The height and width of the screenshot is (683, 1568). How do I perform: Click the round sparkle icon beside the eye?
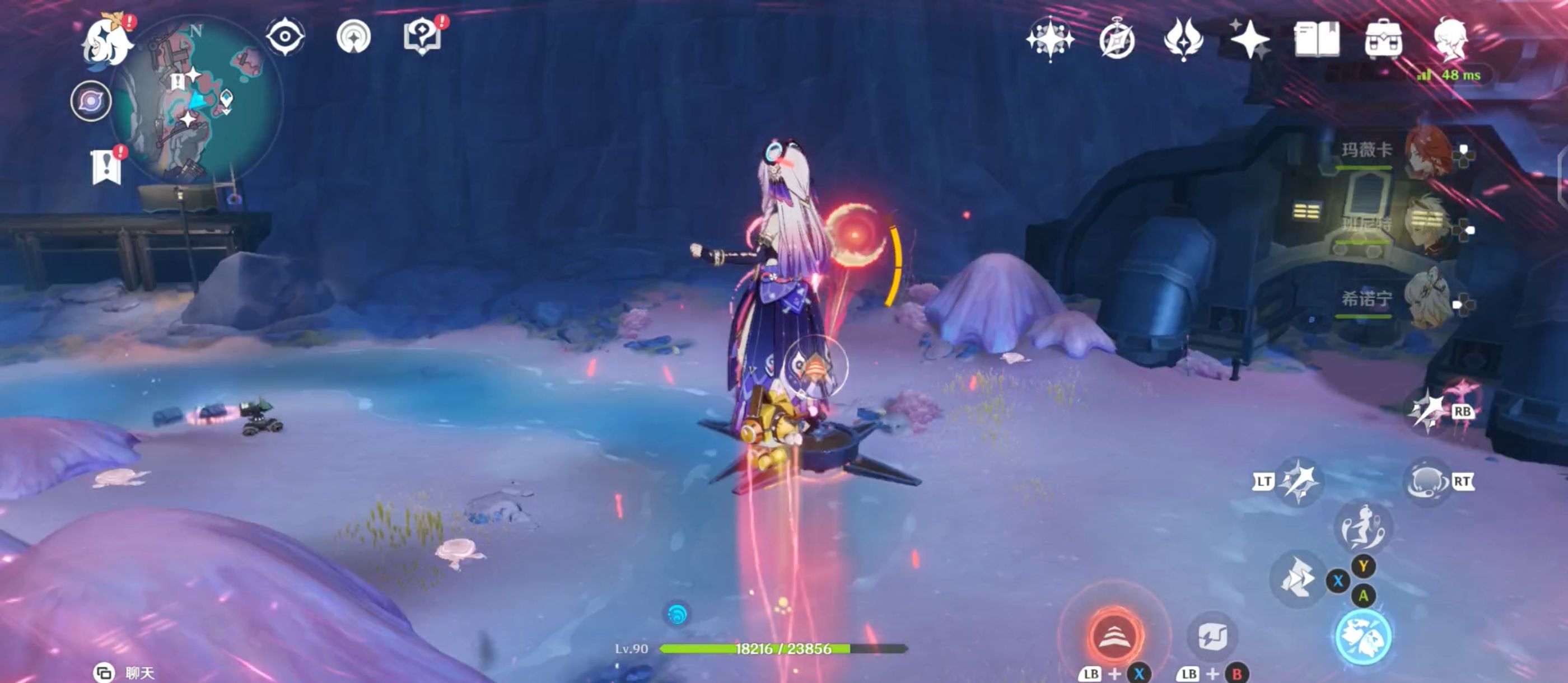pyautogui.click(x=354, y=36)
